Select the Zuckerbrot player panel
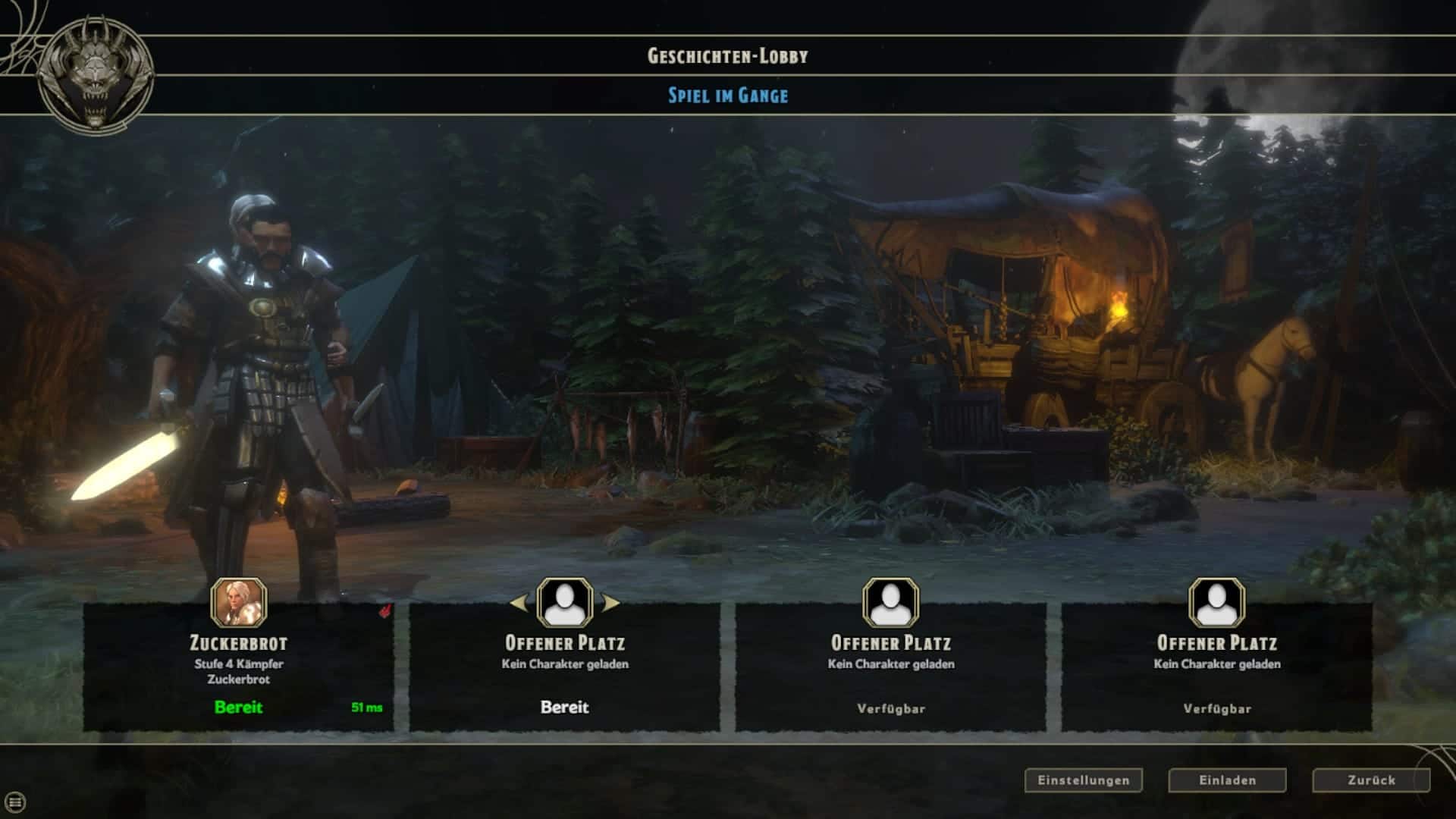The width and height of the screenshot is (1456, 819). click(238, 667)
